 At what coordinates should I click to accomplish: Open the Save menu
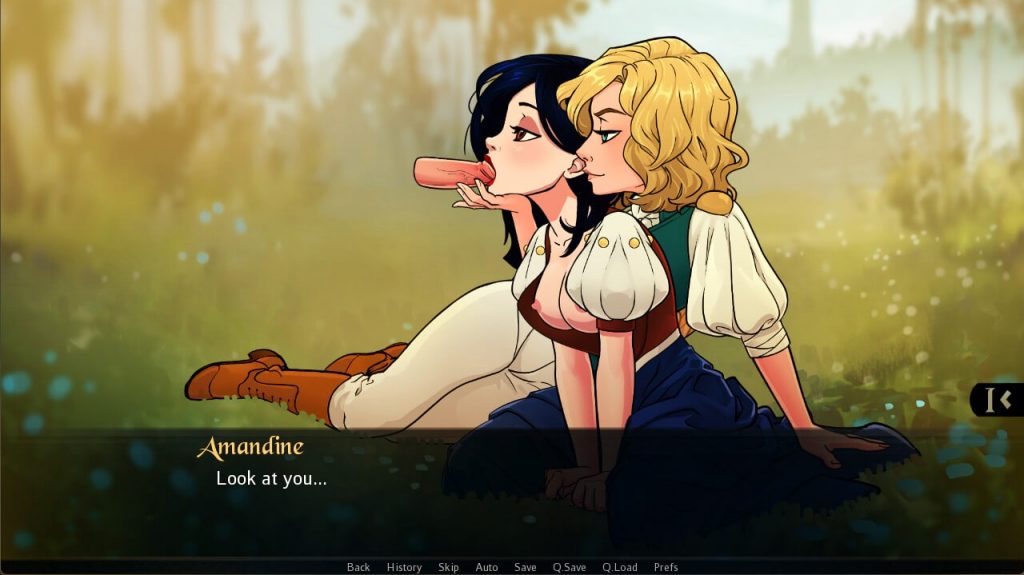[x=525, y=567]
